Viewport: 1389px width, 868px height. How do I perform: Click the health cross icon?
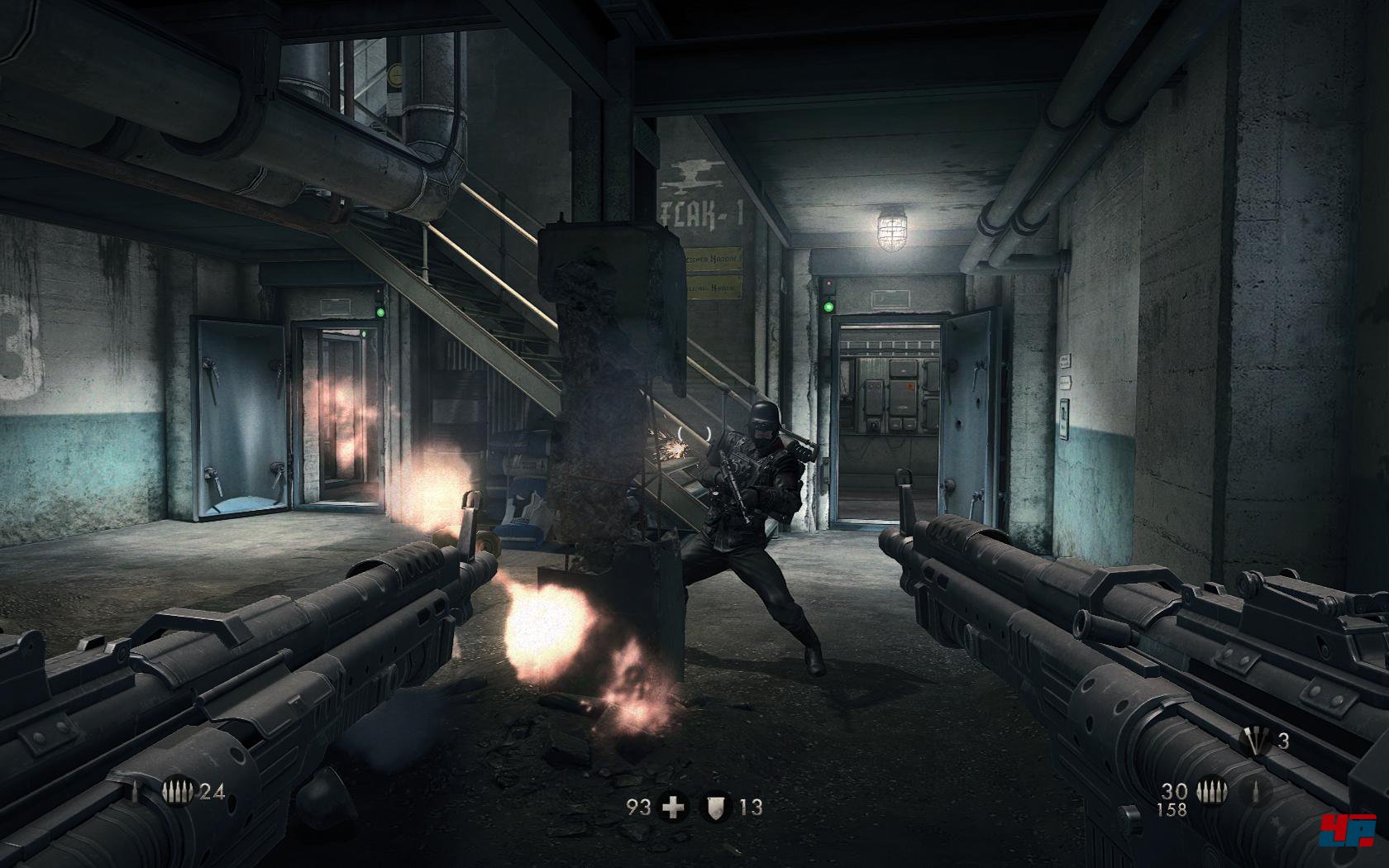click(x=675, y=808)
